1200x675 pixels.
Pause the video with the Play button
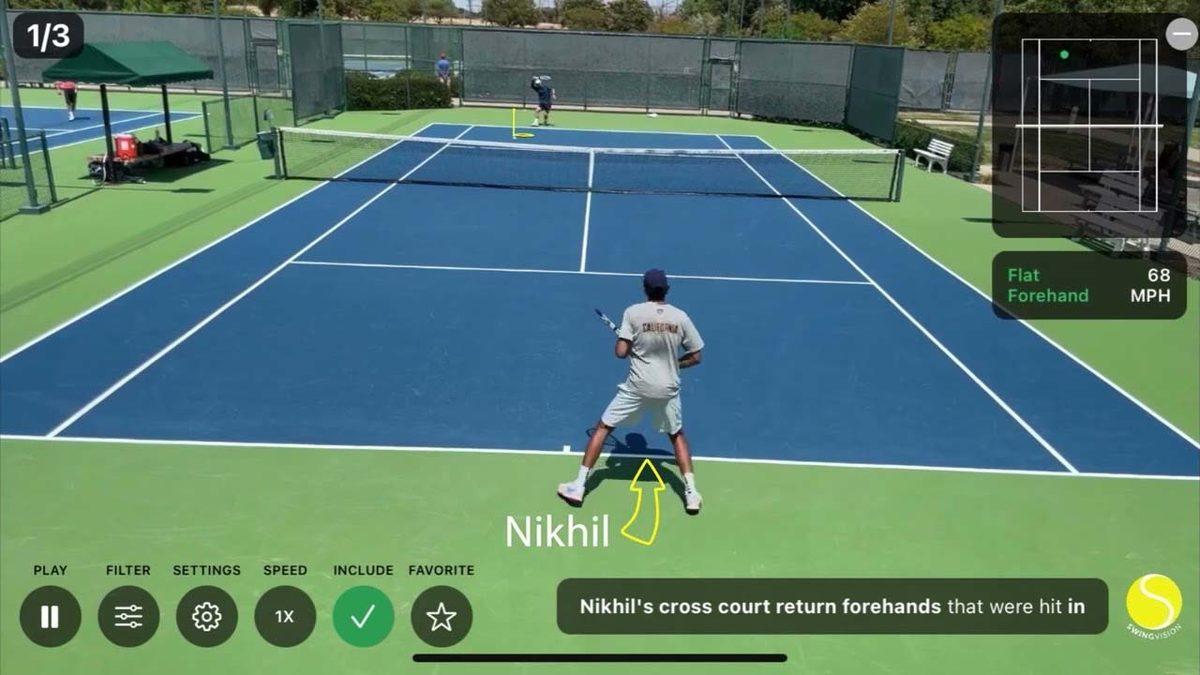coord(50,616)
